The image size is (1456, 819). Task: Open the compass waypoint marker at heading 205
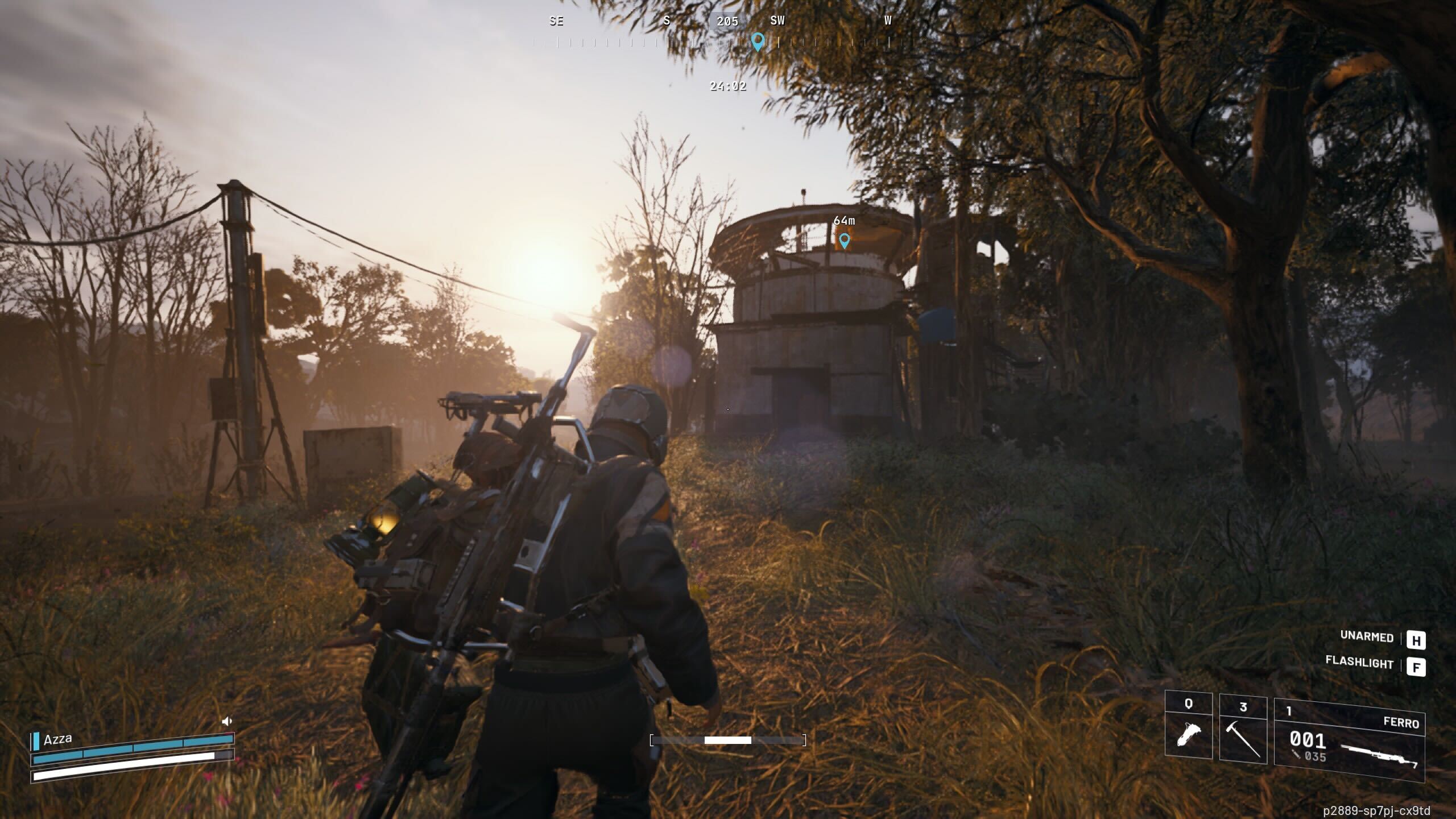[757, 41]
